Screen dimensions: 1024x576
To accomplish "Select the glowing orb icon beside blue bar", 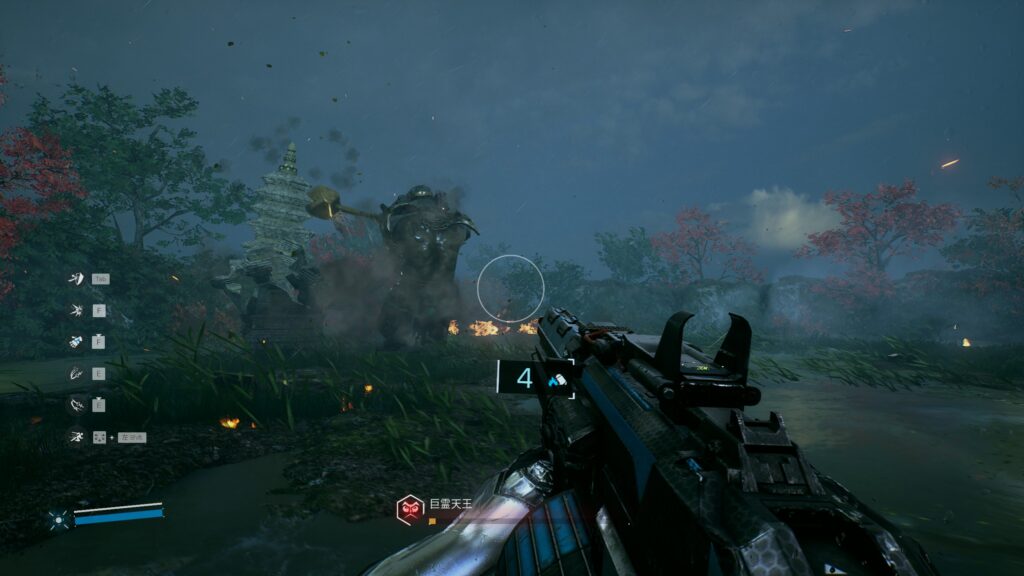I will click(x=58, y=518).
